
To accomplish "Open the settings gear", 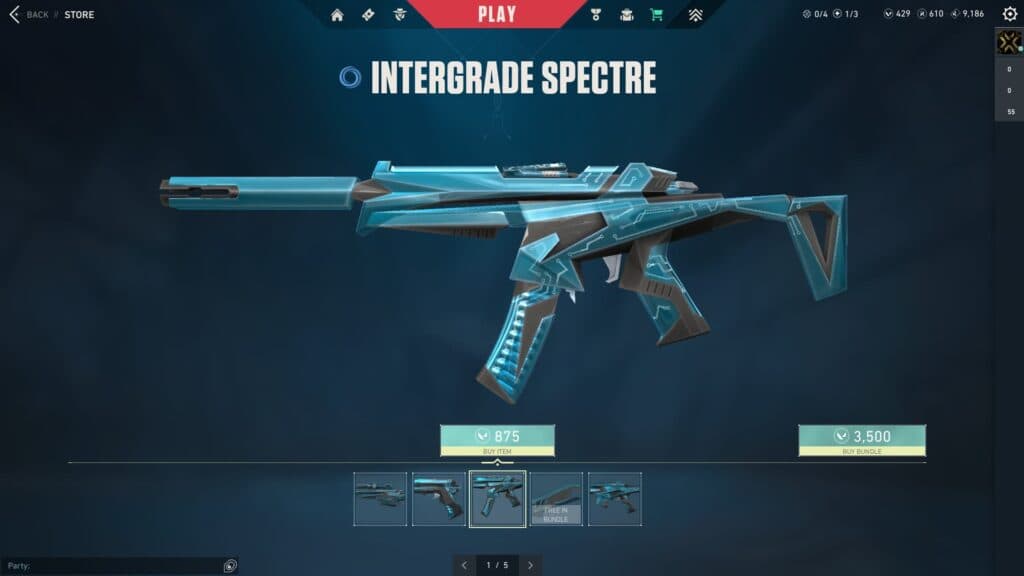I will click(x=1009, y=14).
